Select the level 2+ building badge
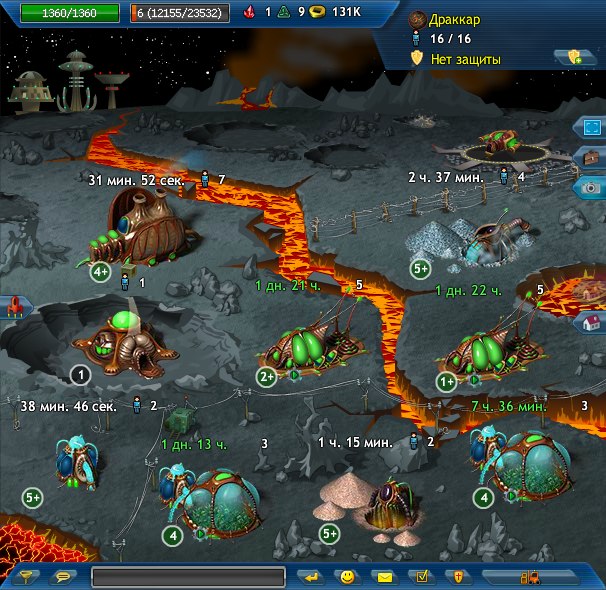 [266, 377]
